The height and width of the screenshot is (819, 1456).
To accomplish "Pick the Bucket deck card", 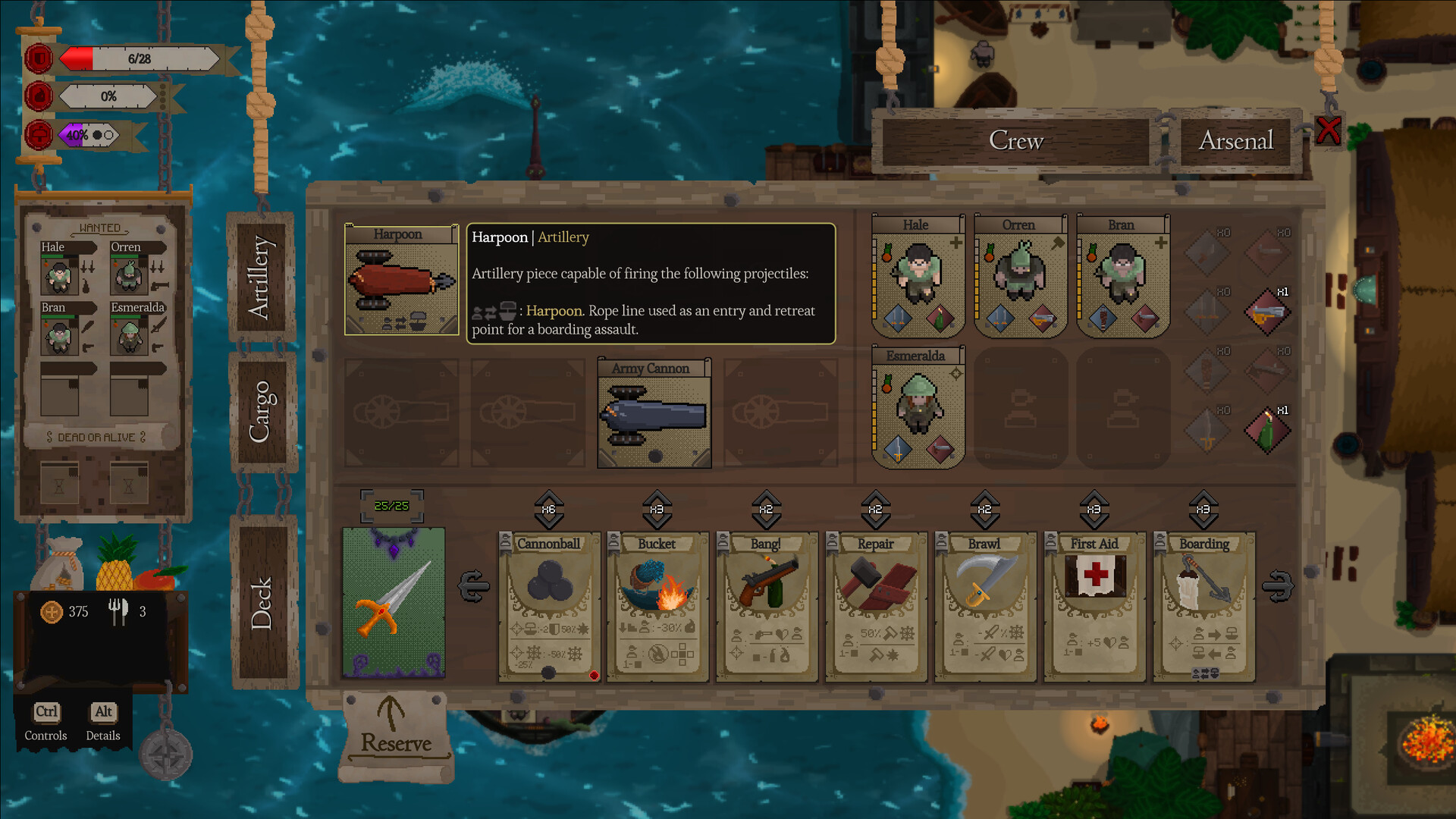I will [657, 607].
